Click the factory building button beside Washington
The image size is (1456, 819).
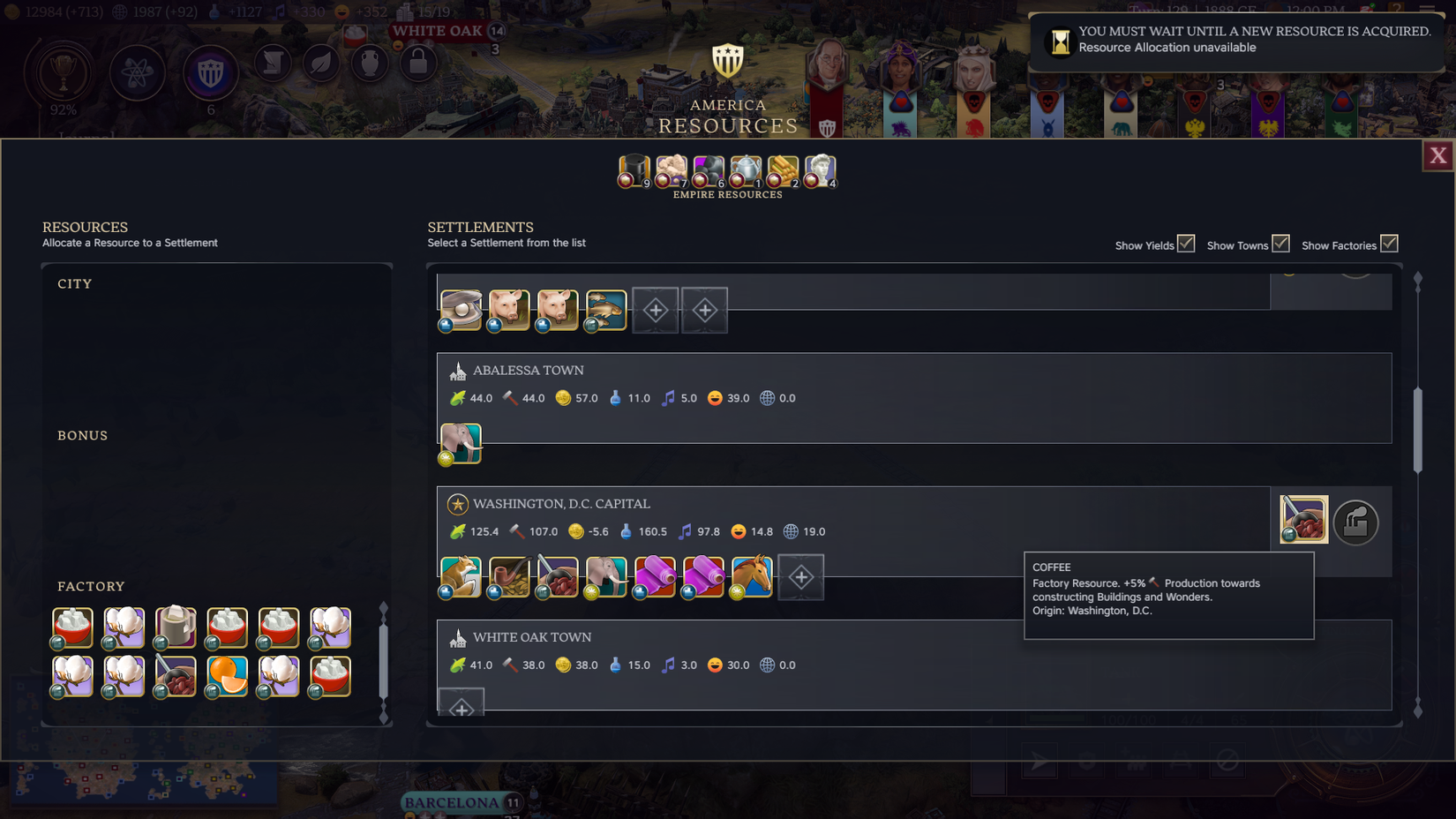point(1356,522)
